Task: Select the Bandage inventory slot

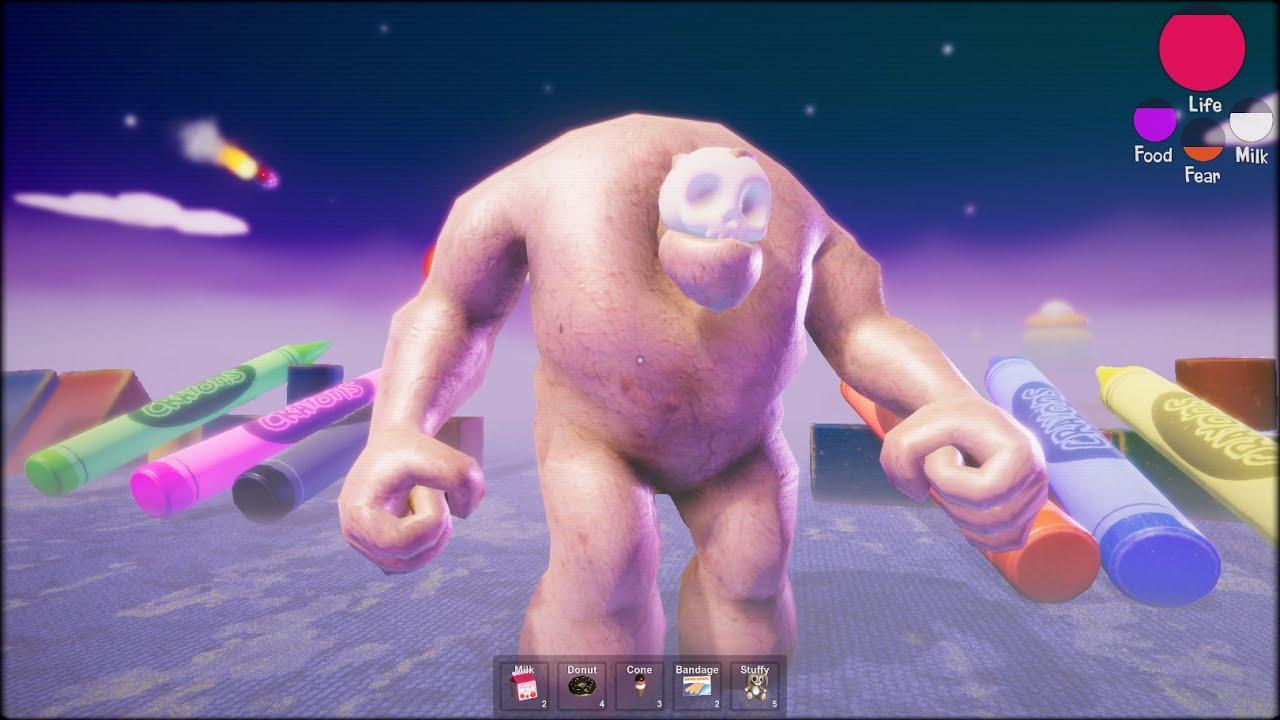Action: [697, 687]
